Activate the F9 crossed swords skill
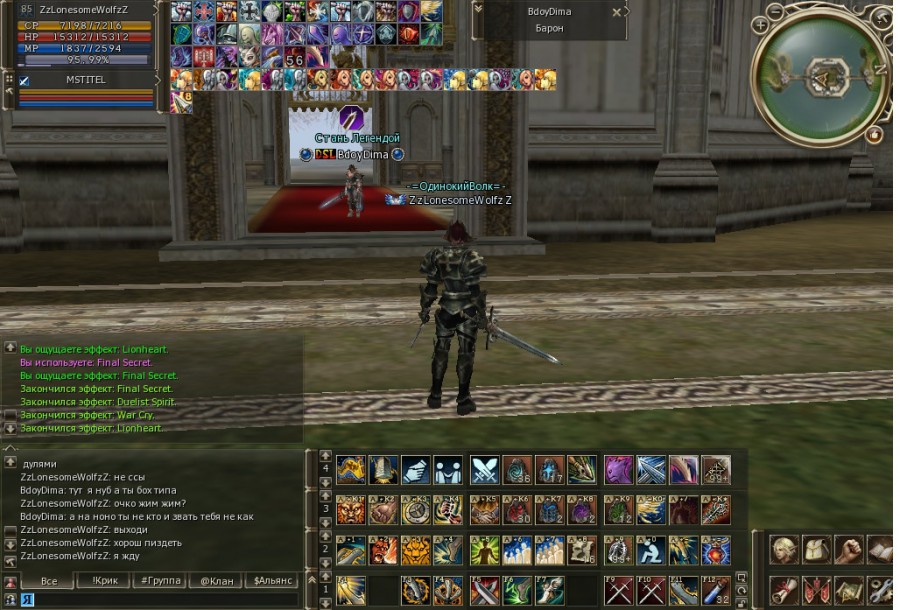 click(x=619, y=589)
